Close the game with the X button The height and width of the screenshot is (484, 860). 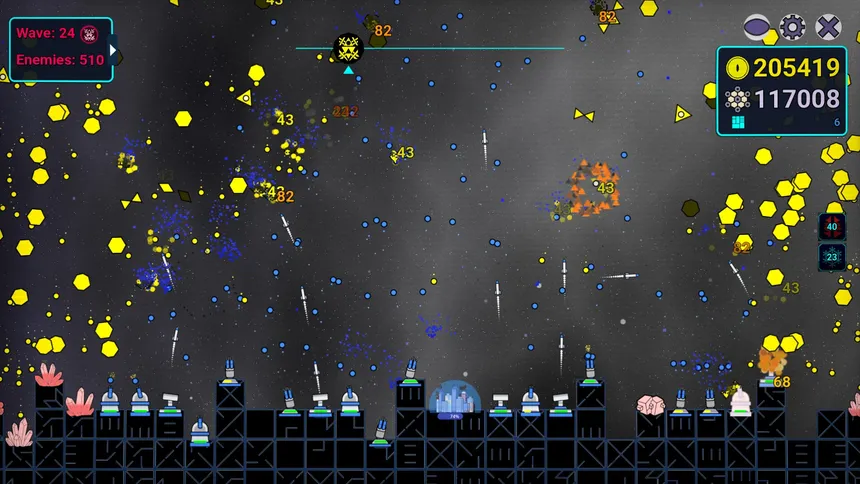click(x=829, y=27)
